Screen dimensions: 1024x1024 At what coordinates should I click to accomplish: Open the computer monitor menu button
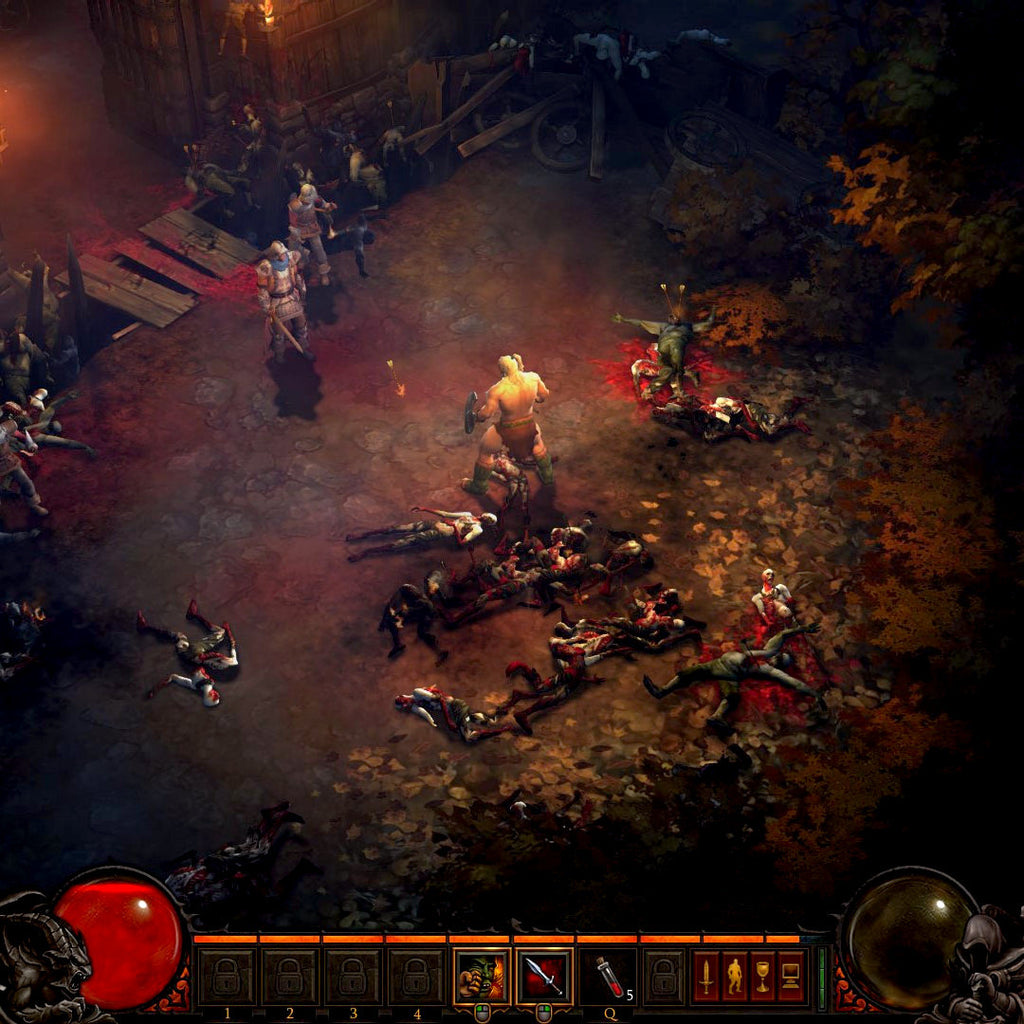[x=791, y=977]
